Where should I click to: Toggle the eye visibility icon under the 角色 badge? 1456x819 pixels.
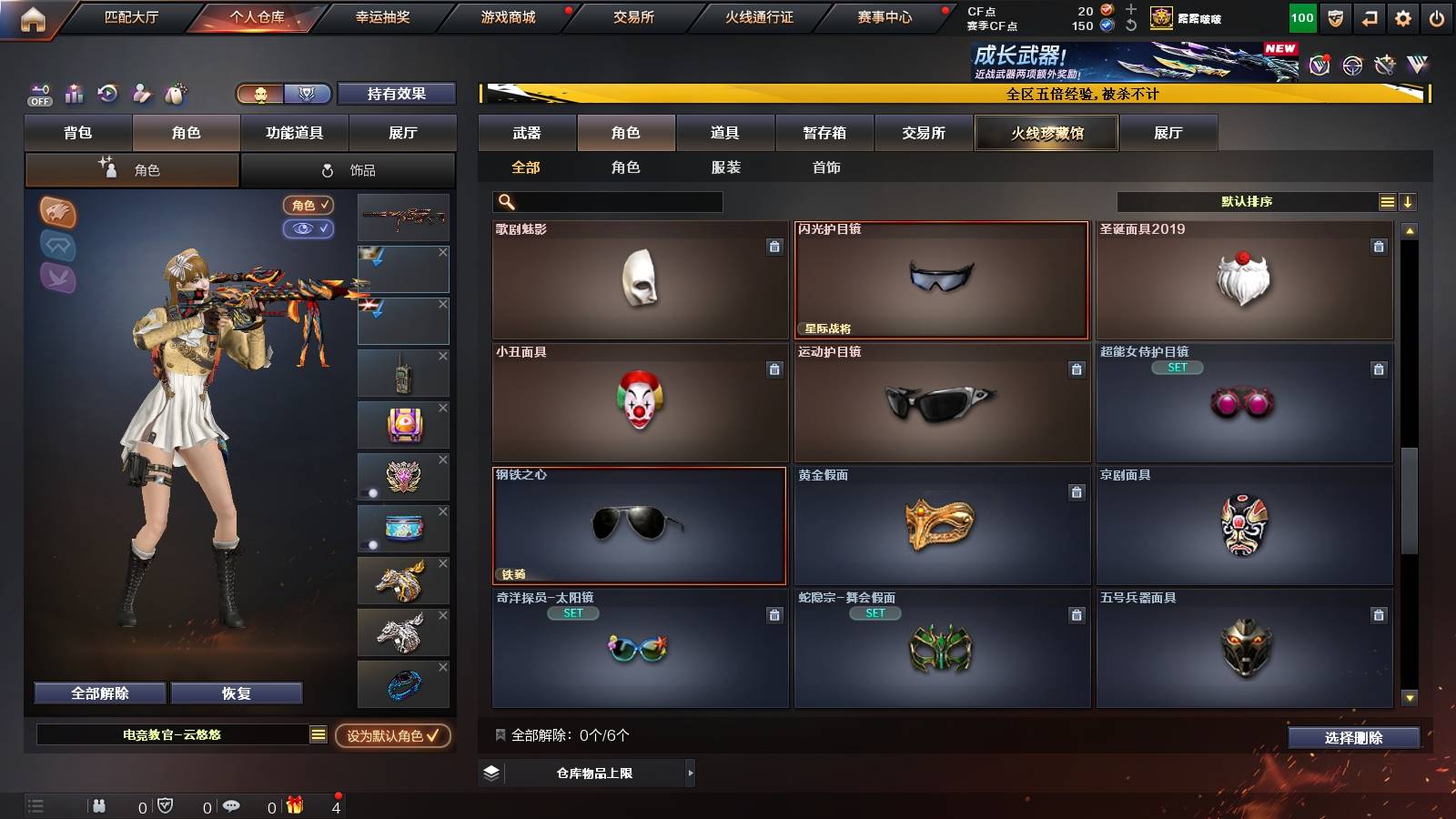(309, 228)
